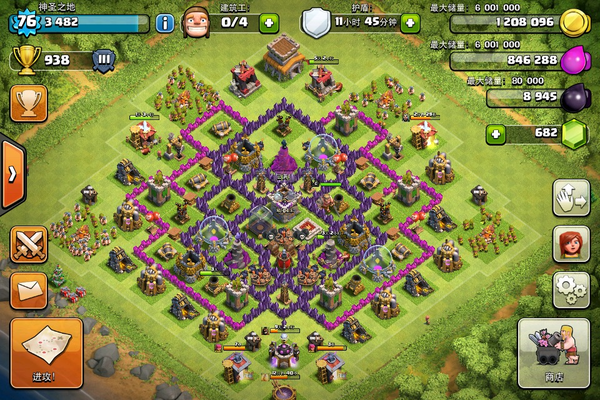Open the village layout editor hand icon
The width and height of the screenshot is (600, 400).
point(571,195)
